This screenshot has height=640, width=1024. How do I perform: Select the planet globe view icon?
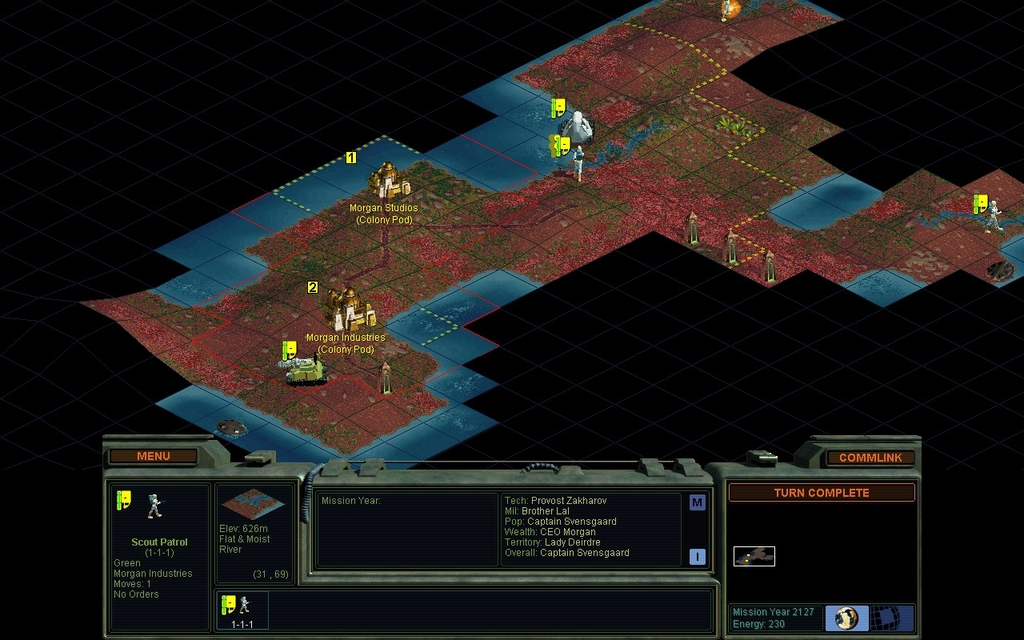click(x=847, y=617)
